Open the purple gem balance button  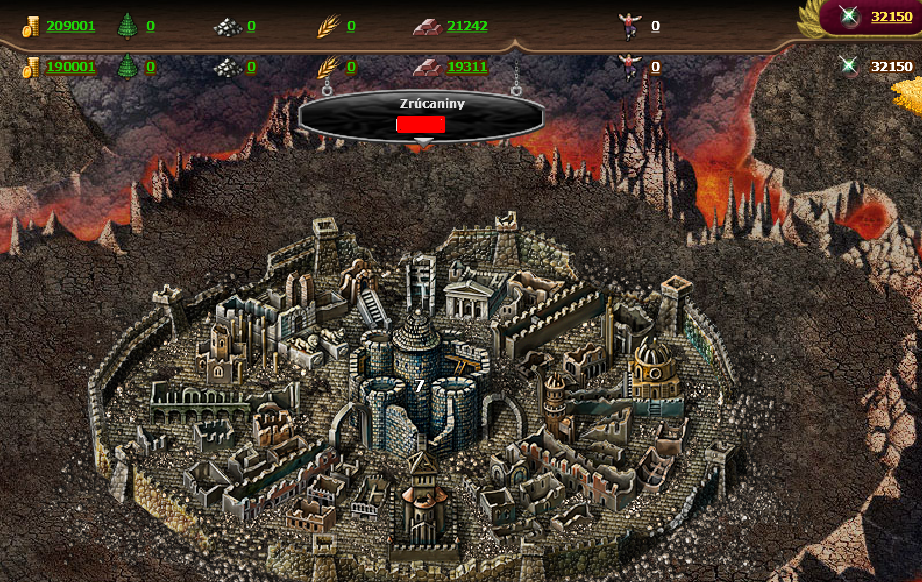tap(868, 17)
